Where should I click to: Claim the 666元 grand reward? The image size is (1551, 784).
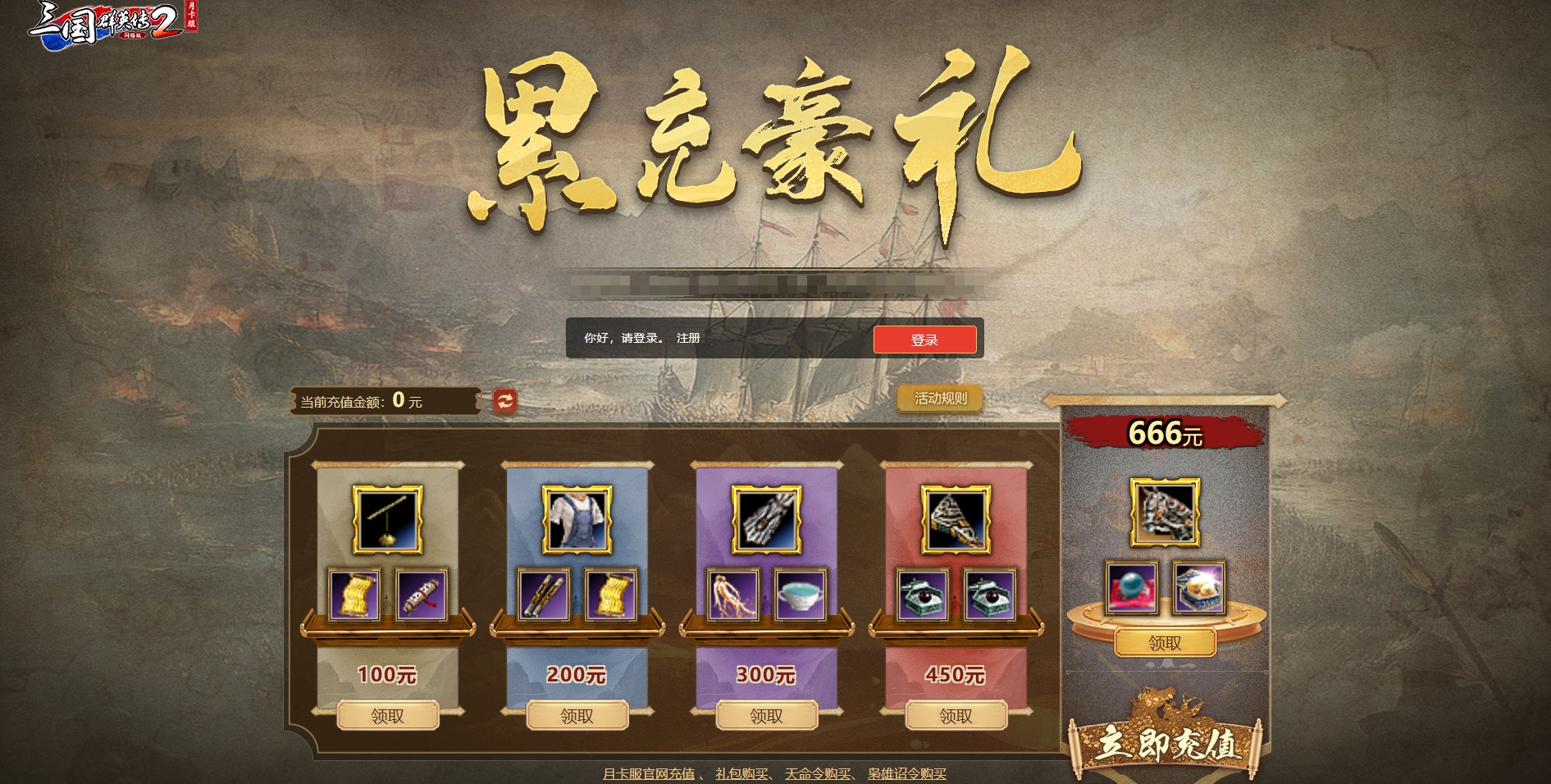tap(1165, 643)
